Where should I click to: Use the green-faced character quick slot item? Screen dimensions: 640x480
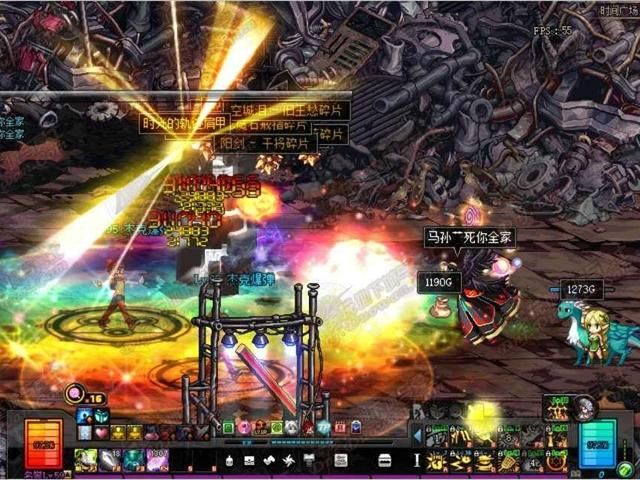[x=85, y=460]
